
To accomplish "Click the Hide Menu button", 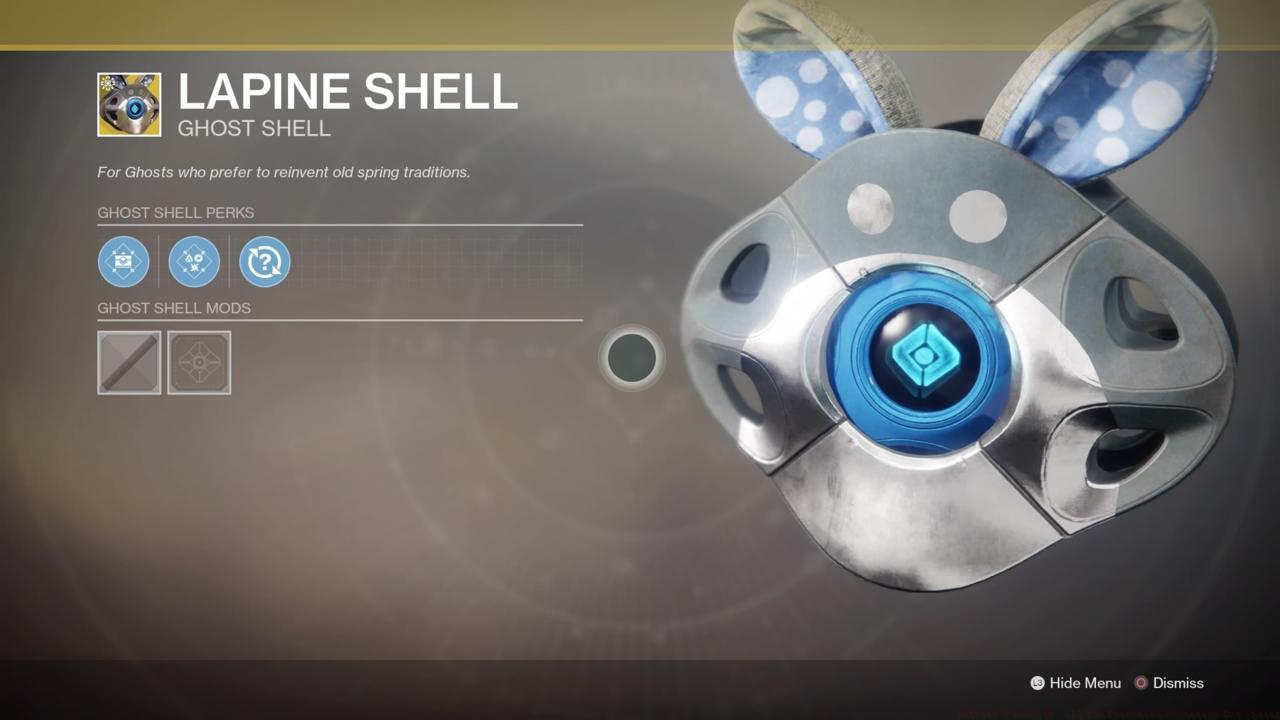I will tap(1083, 683).
